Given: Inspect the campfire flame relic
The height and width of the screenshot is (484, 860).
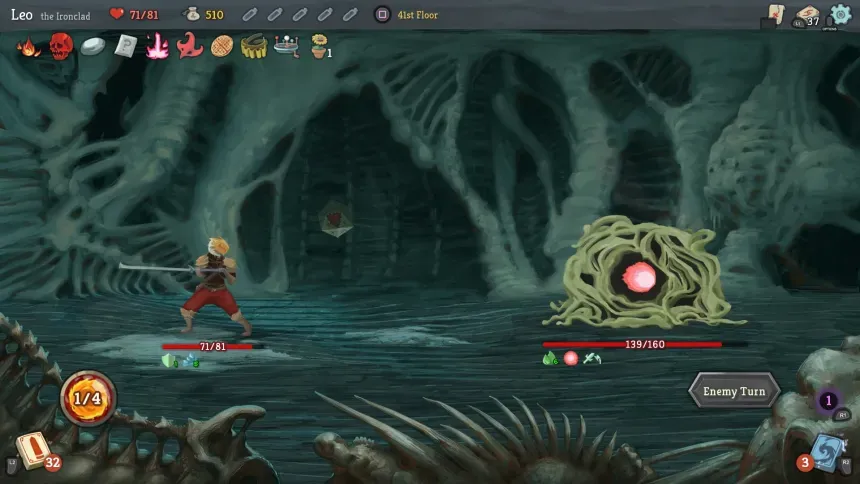Looking at the screenshot, I should (29, 46).
